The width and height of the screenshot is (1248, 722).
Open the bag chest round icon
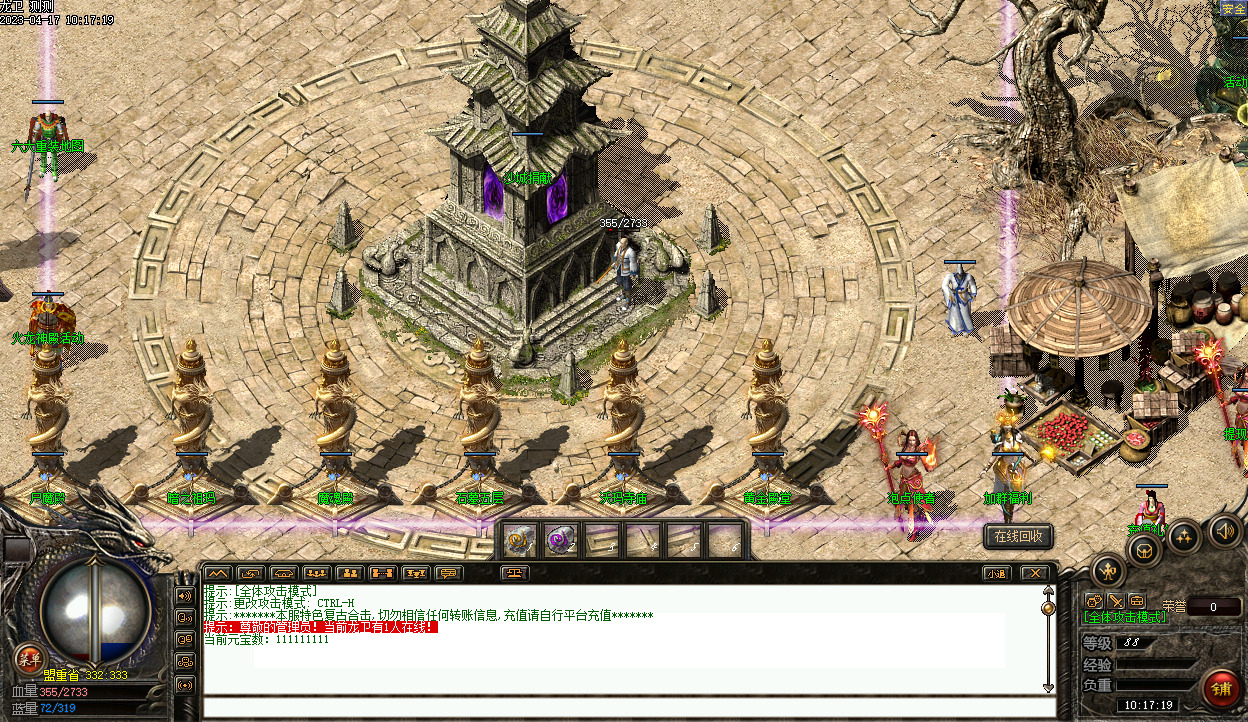[x=1145, y=549]
